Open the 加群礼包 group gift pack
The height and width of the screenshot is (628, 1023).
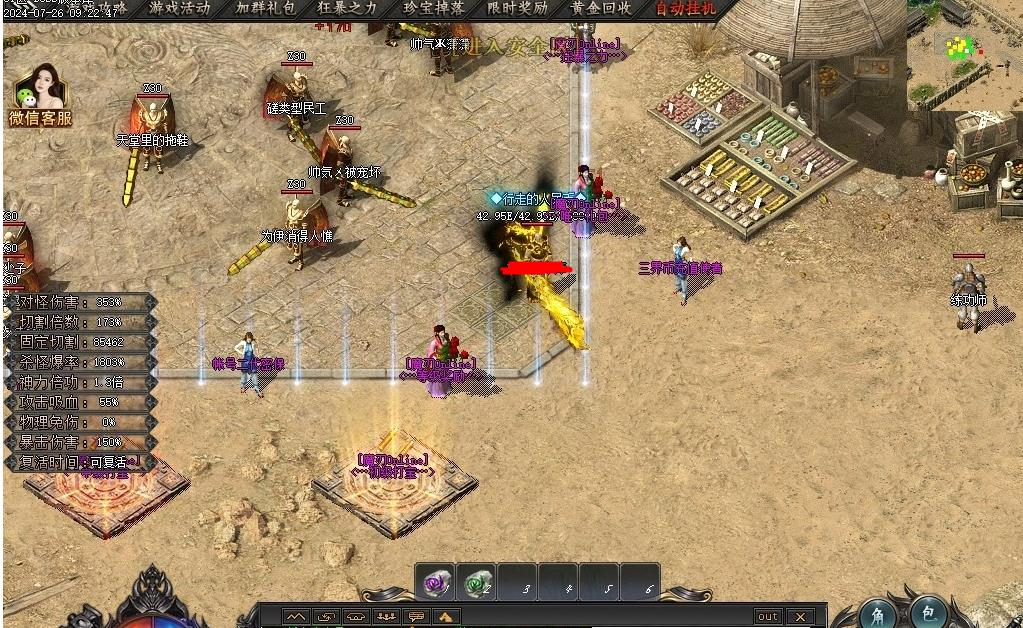[x=265, y=8]
